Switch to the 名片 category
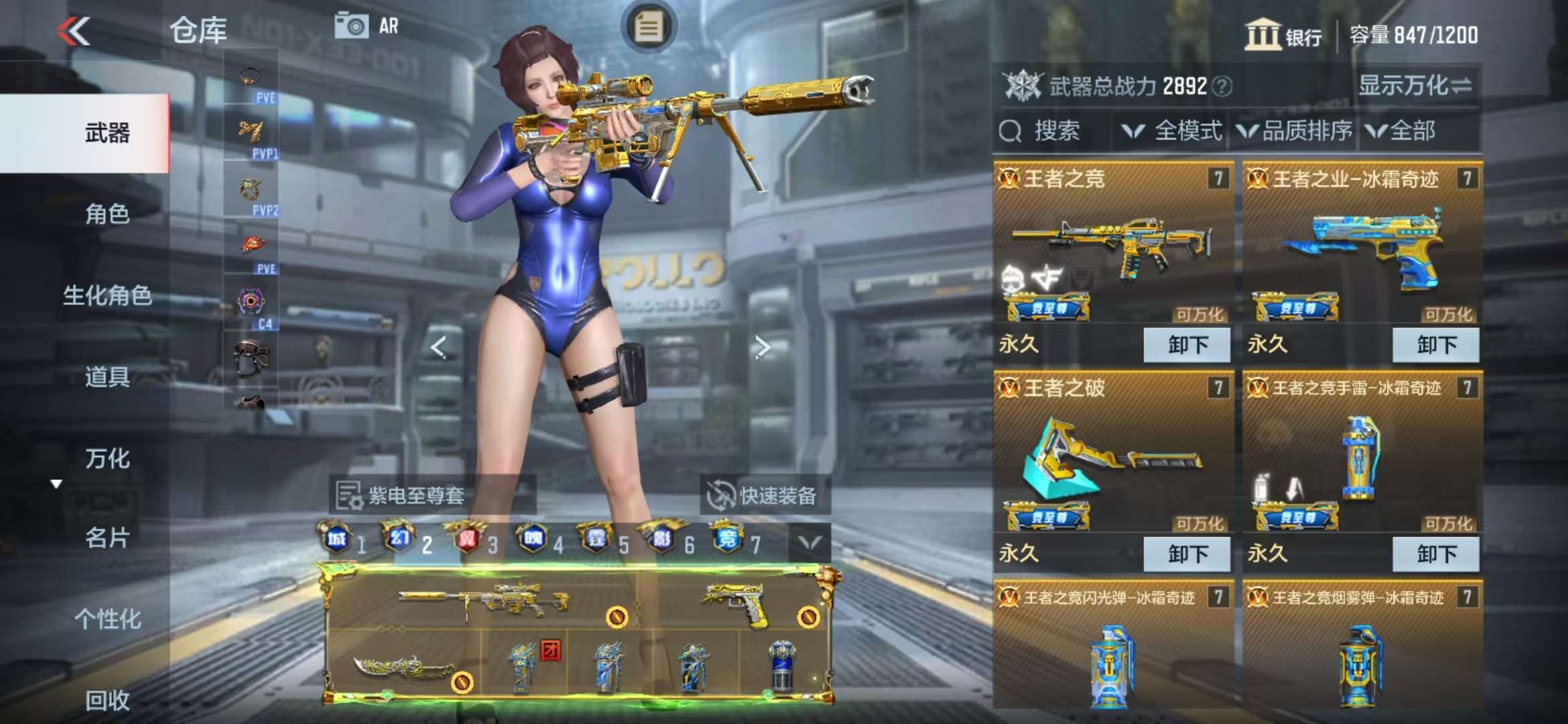 (x=107, y=538)
